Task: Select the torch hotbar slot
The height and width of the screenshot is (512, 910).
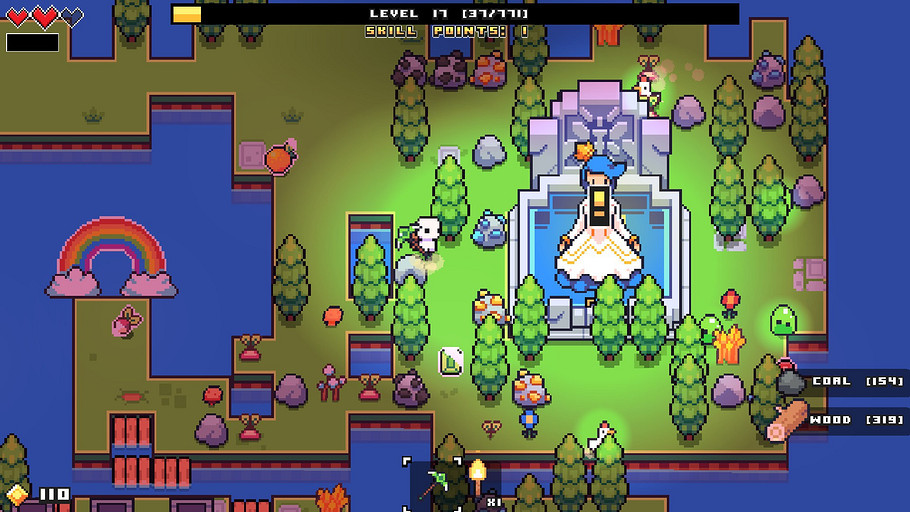Action: tap(478, 483)
